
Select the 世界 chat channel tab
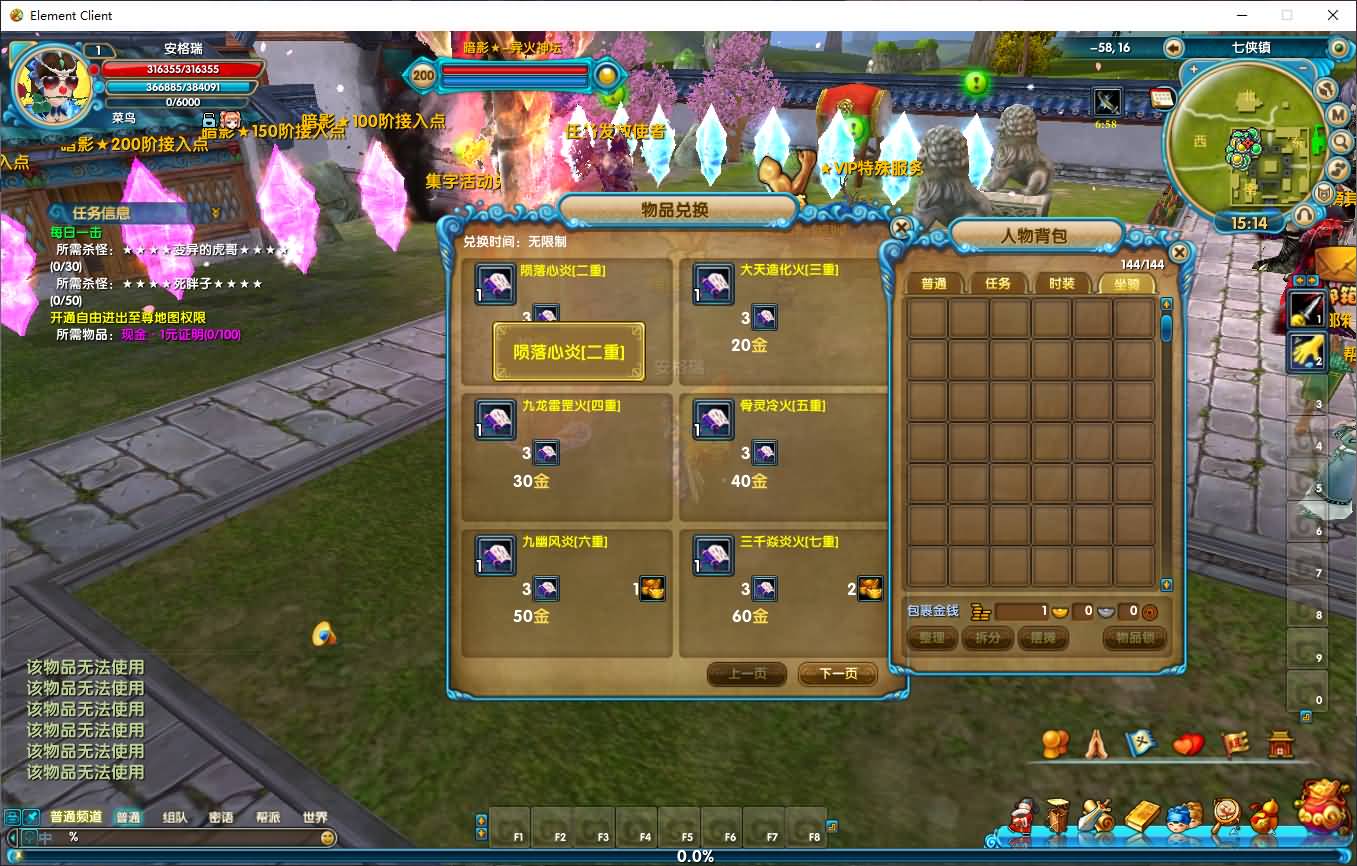coord(315,816)
